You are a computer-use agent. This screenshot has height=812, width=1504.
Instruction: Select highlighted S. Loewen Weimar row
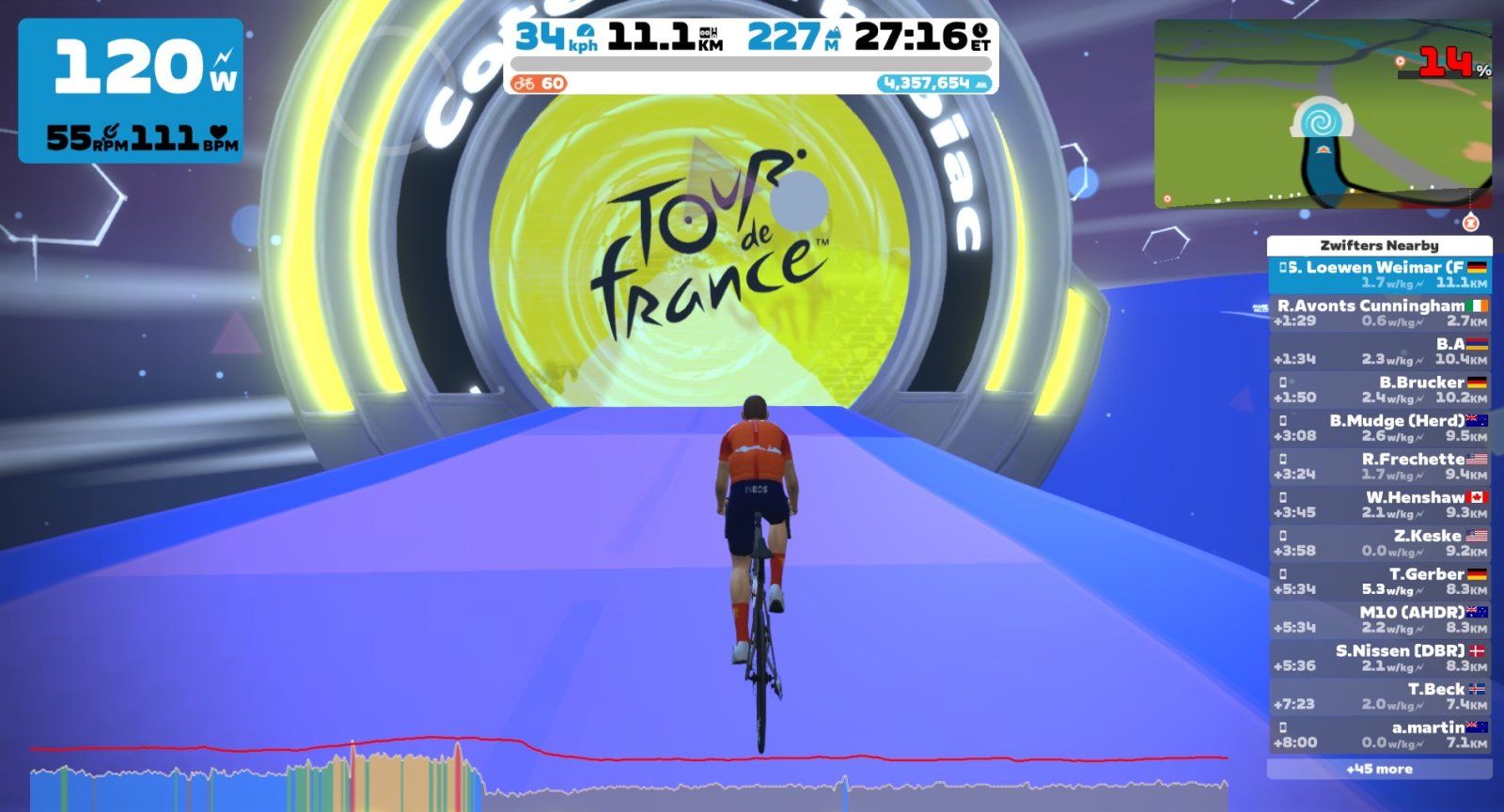tap(1379, 274)
